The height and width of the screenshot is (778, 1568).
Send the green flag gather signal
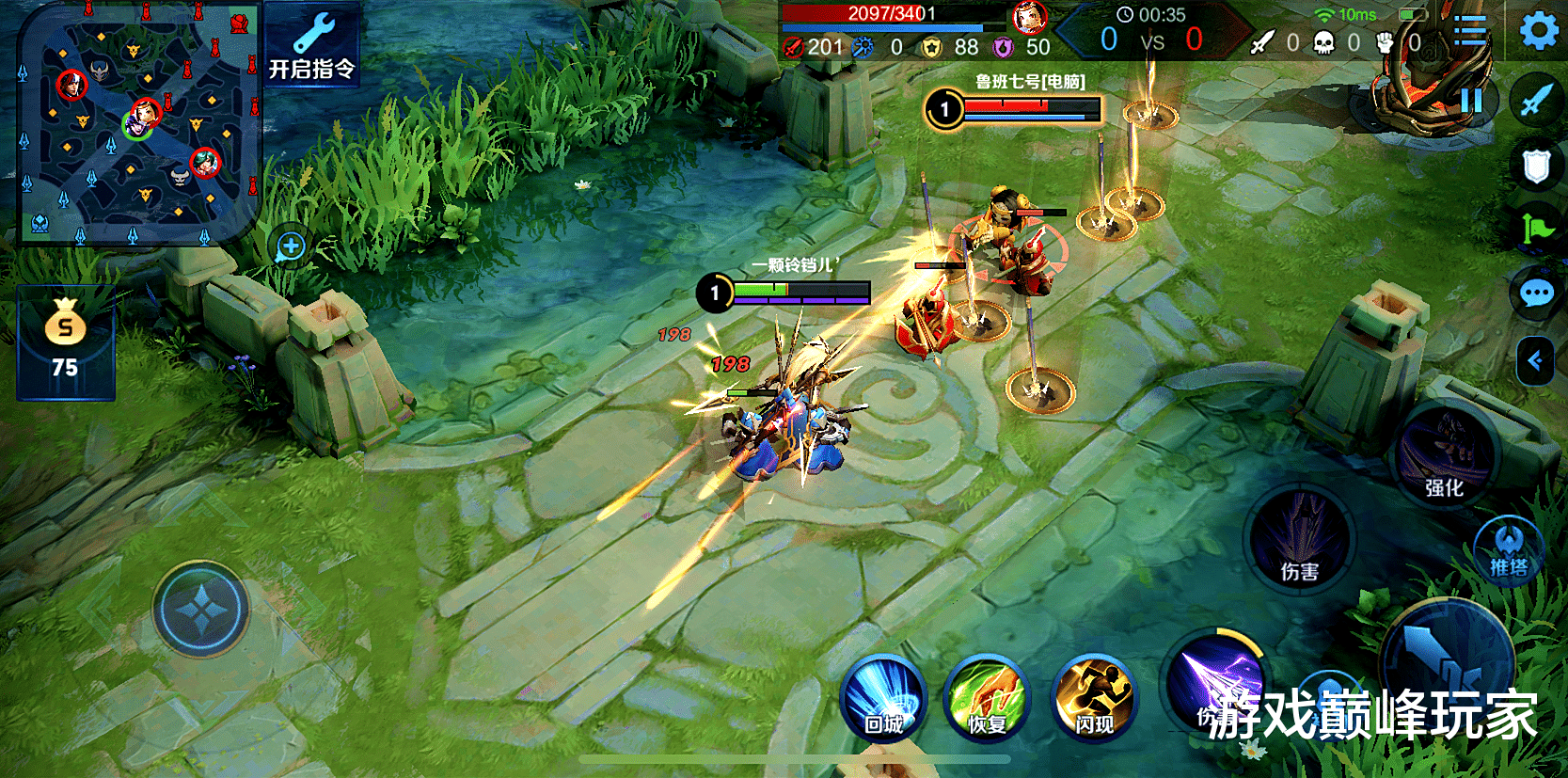[x=1537, y=228]
